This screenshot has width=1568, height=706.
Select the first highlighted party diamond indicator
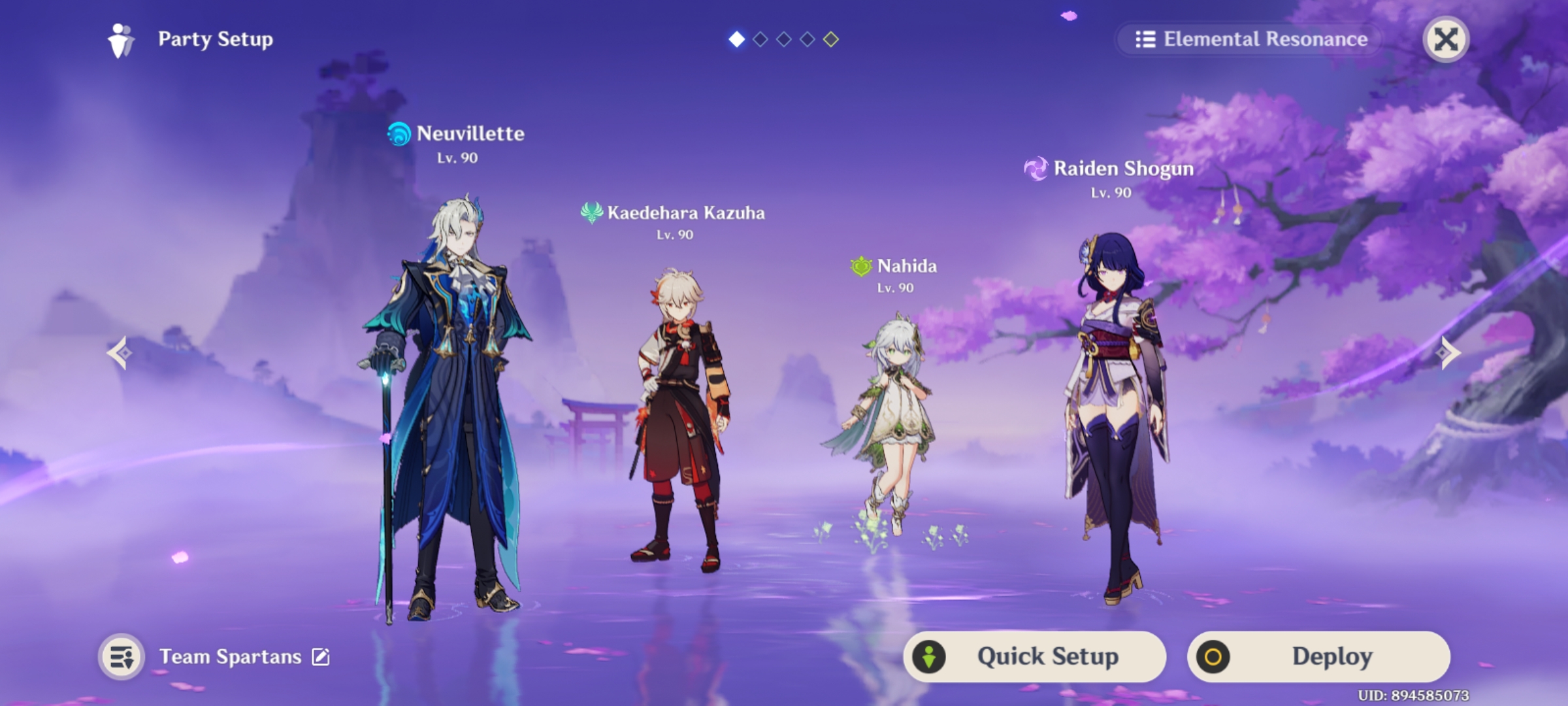738,39
